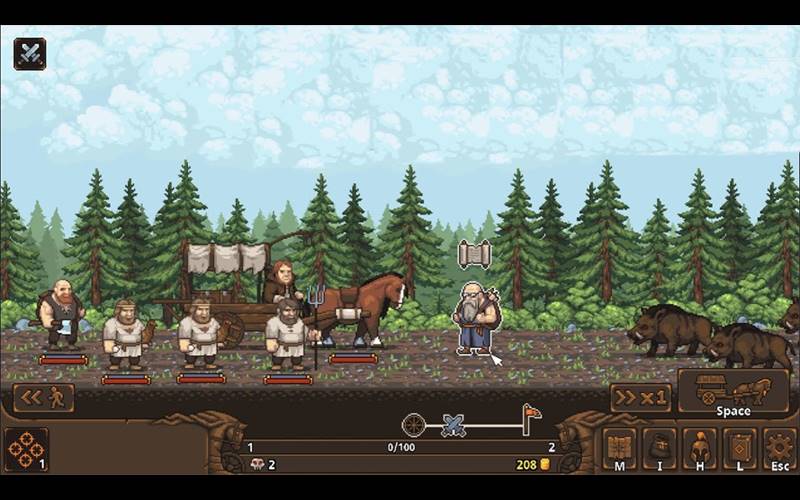
Task: Toggle the x1 game speed button
Action: (x=640, y=398)
